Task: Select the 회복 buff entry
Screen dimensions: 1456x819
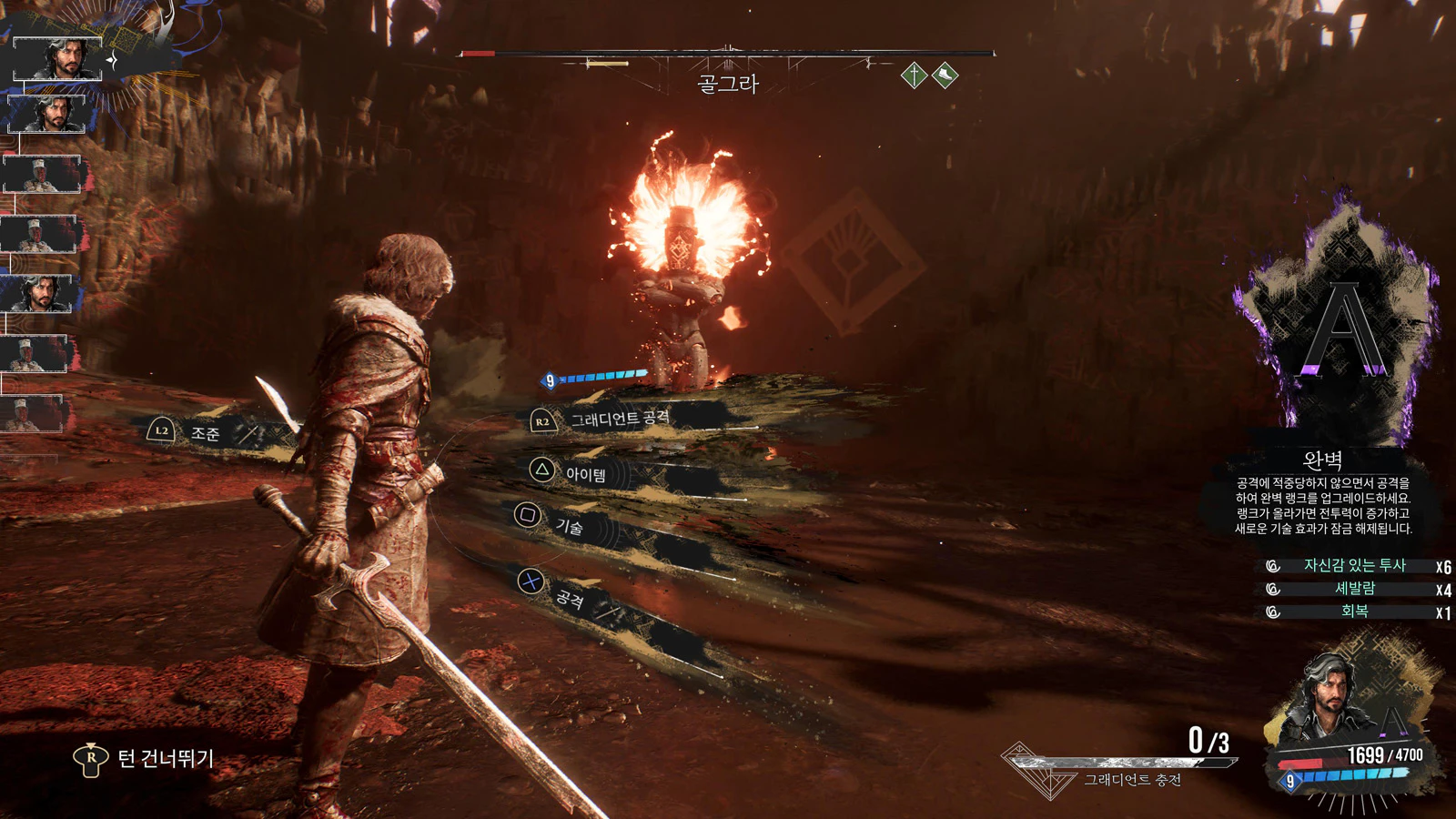Action: point(1354,612)
